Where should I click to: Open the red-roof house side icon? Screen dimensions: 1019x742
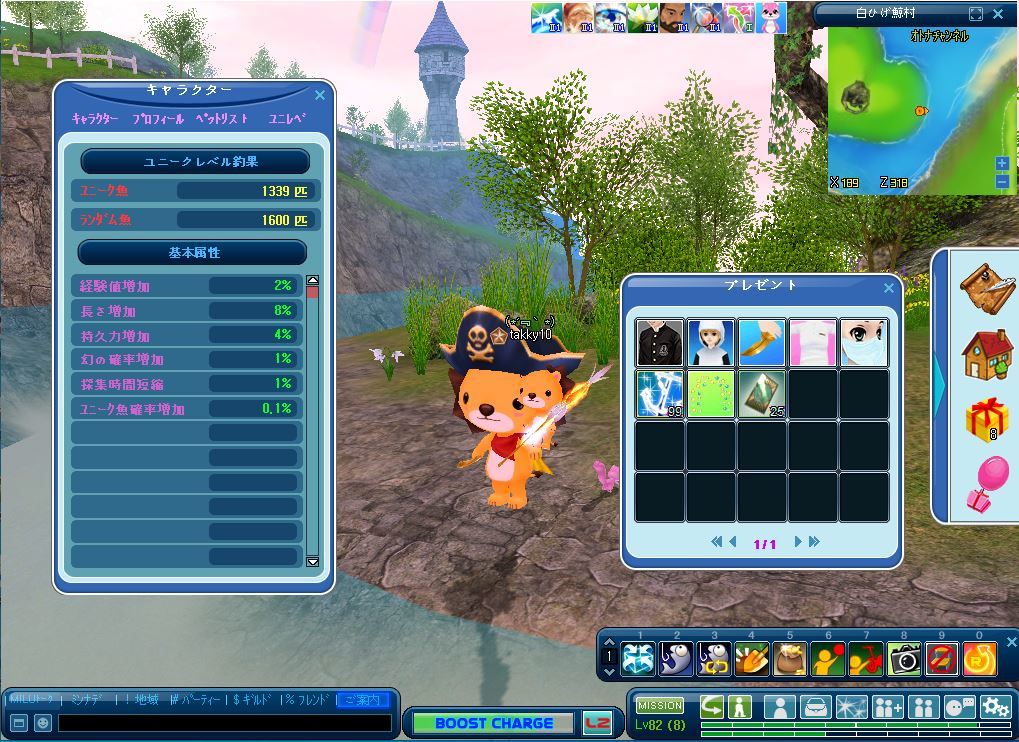pyautogui.click(x=986, y=354)
